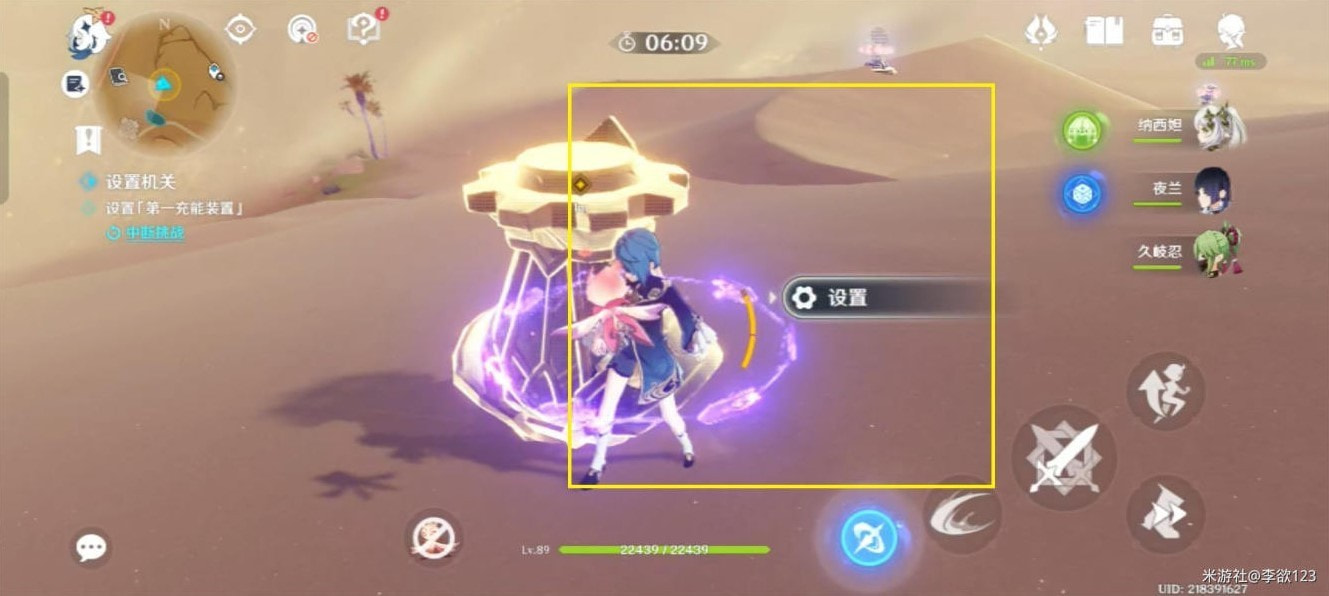The height and width of the screenshot is (596, 1329).
Task: Open the wish star icon
Action: [x=1041, y=30]
